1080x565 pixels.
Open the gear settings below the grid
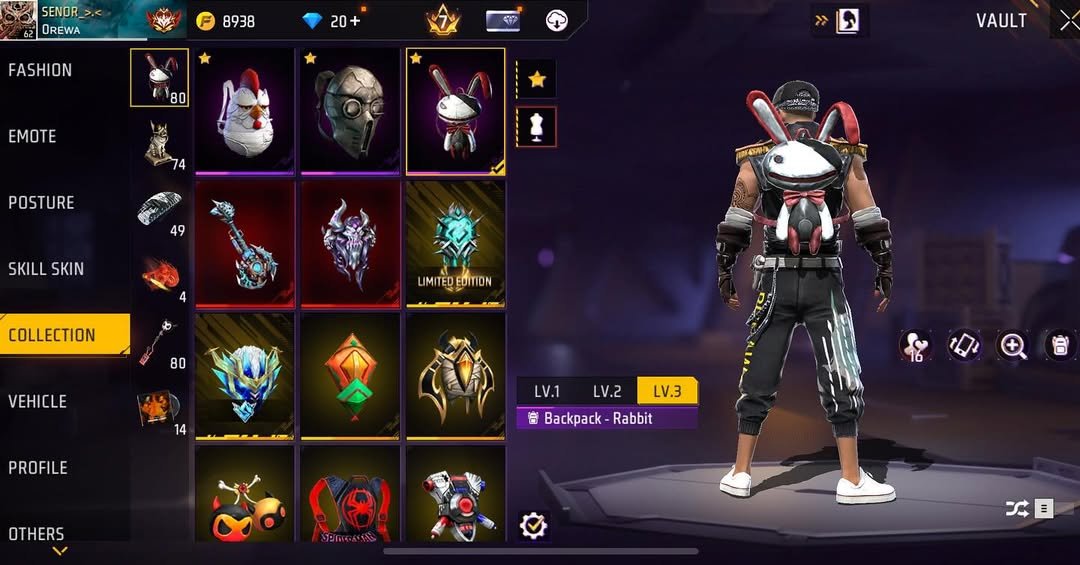(534, 525)
